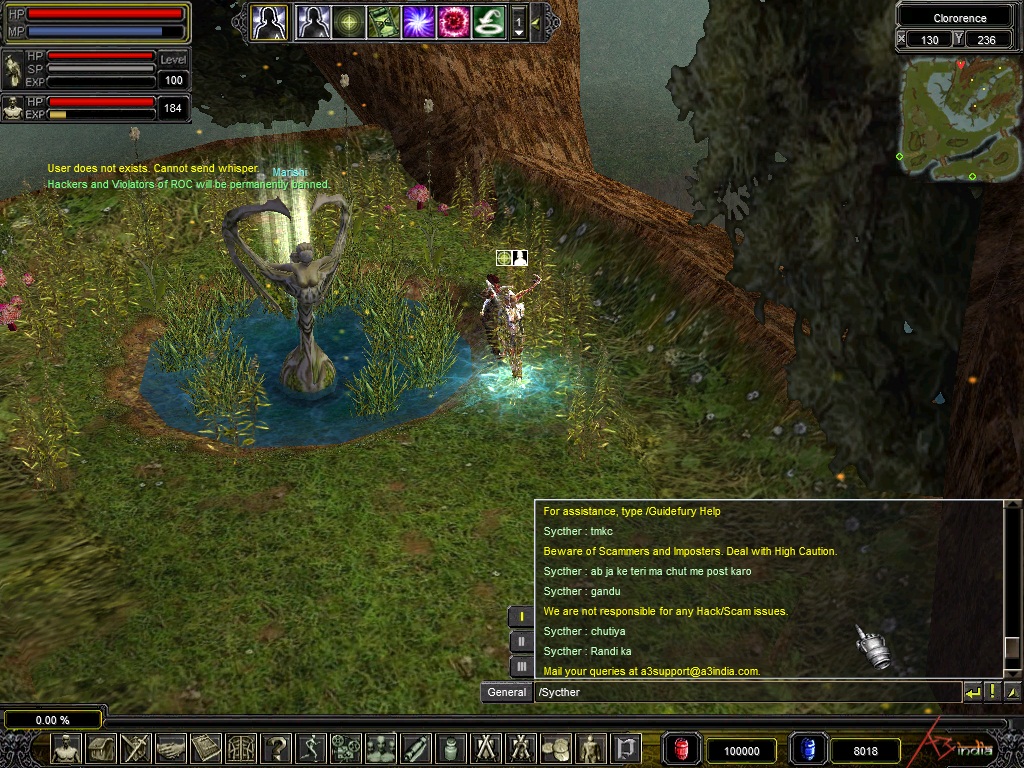Use the hourglass skill icon
Viewport: 1024px width, 768px height.
383,21
